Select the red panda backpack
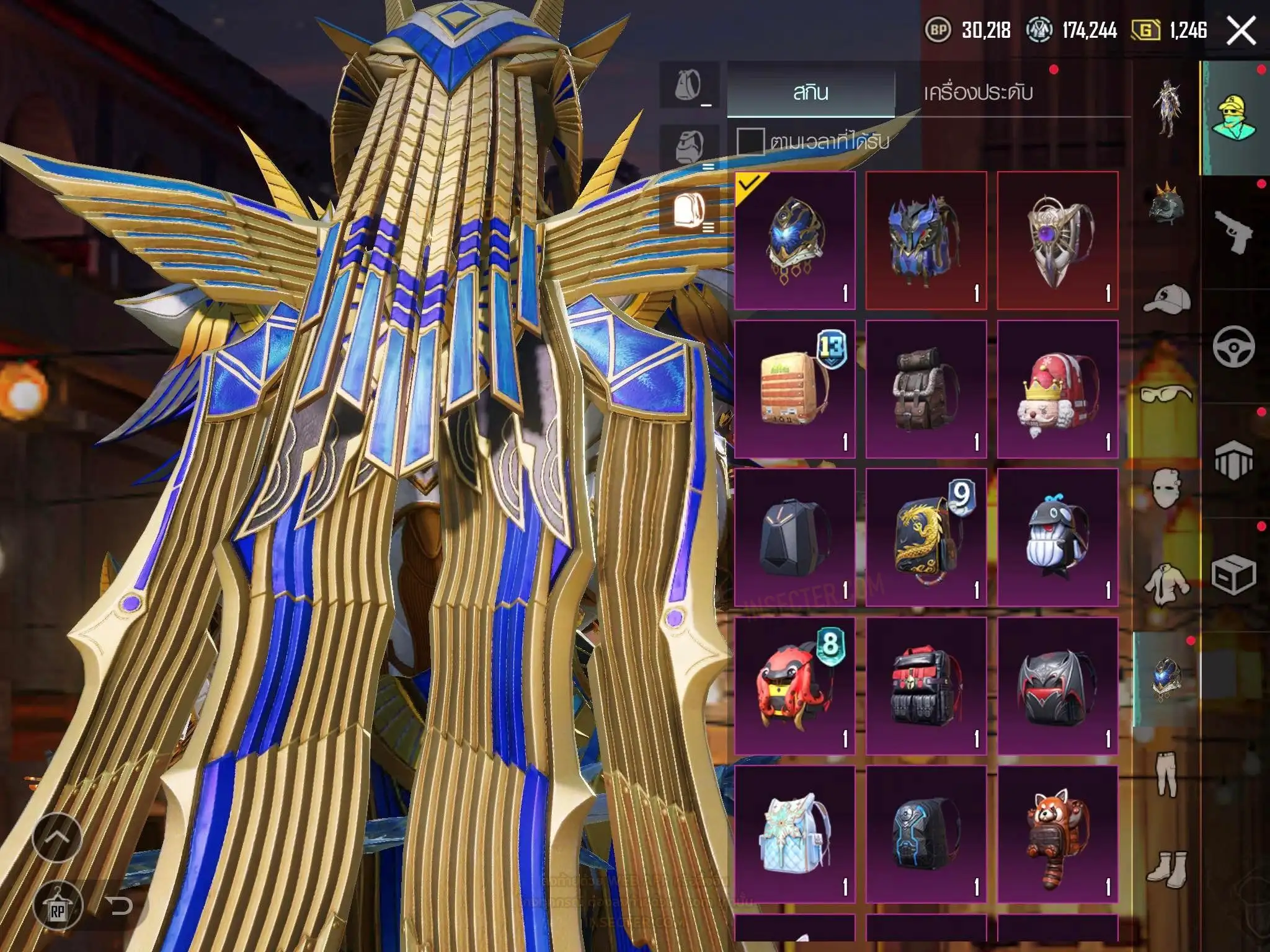Screen dimensions: 1270x952 1057,834
